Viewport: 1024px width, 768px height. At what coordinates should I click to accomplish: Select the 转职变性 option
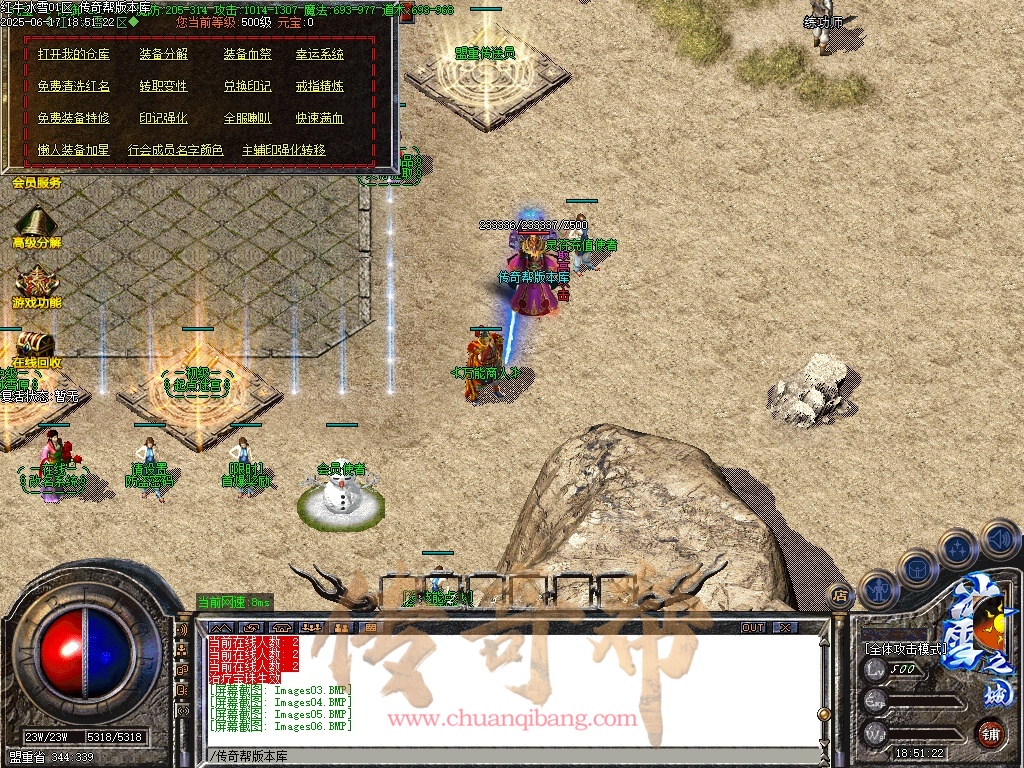tap(164, 86)
